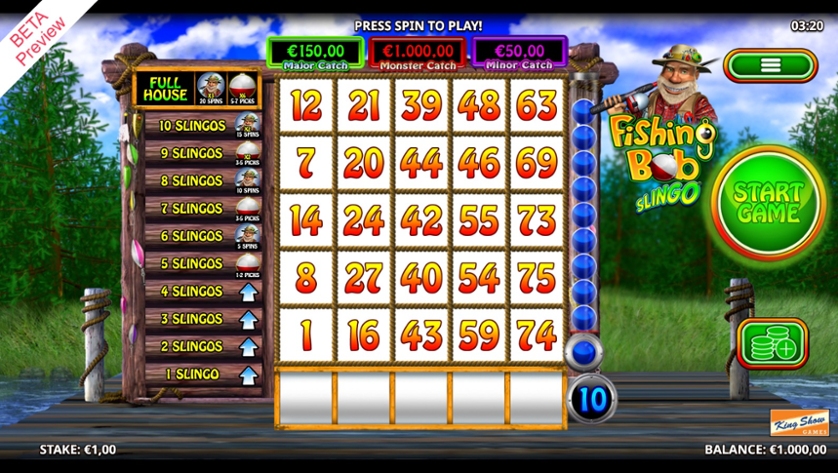The image size is (838, 473).
Task: Click the Monster Catch jackpot display
Action: [418, 52]
